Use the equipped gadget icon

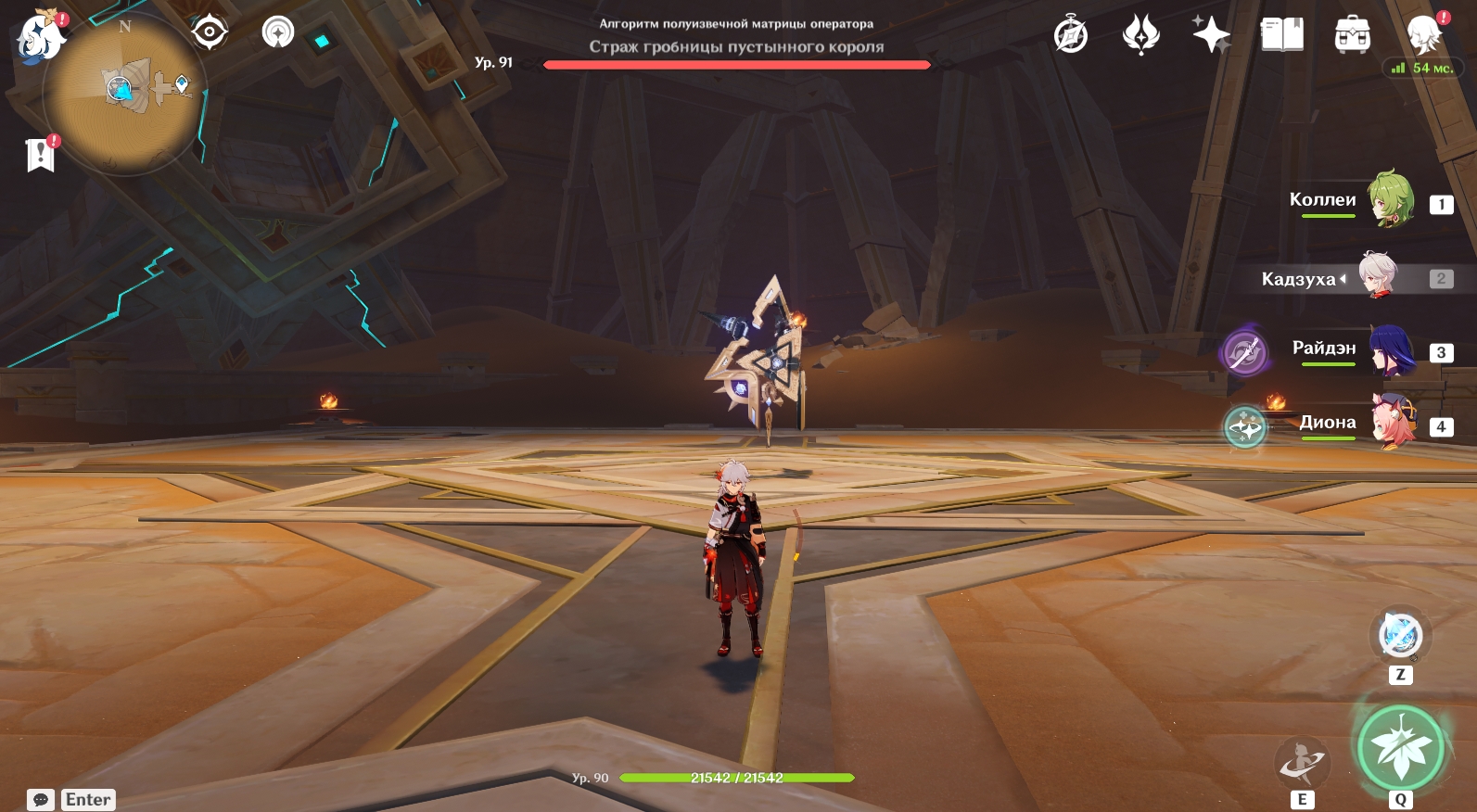point(1400,636)
